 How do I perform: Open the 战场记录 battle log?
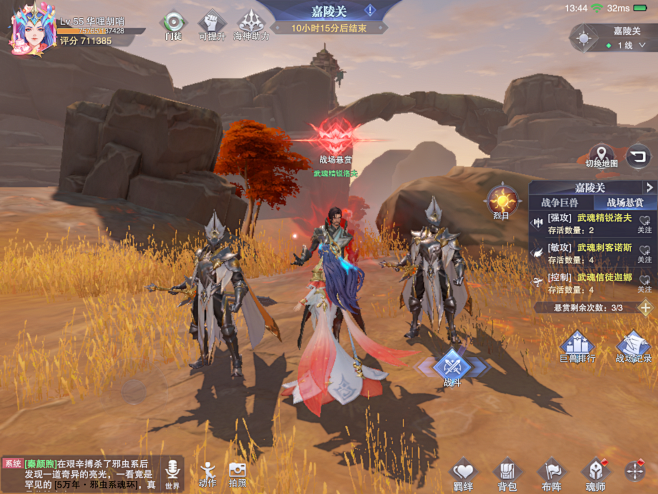point(632,349)
